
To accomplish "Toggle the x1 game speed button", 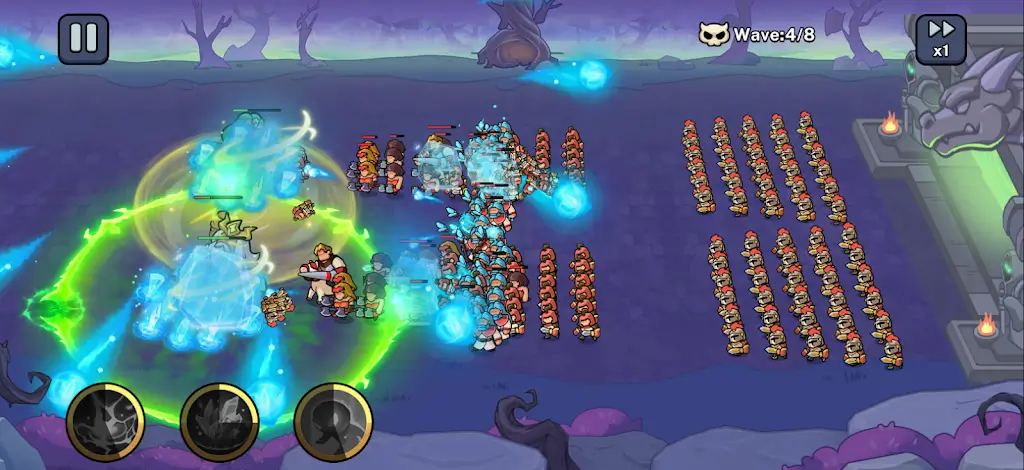I will coord(941,38).
